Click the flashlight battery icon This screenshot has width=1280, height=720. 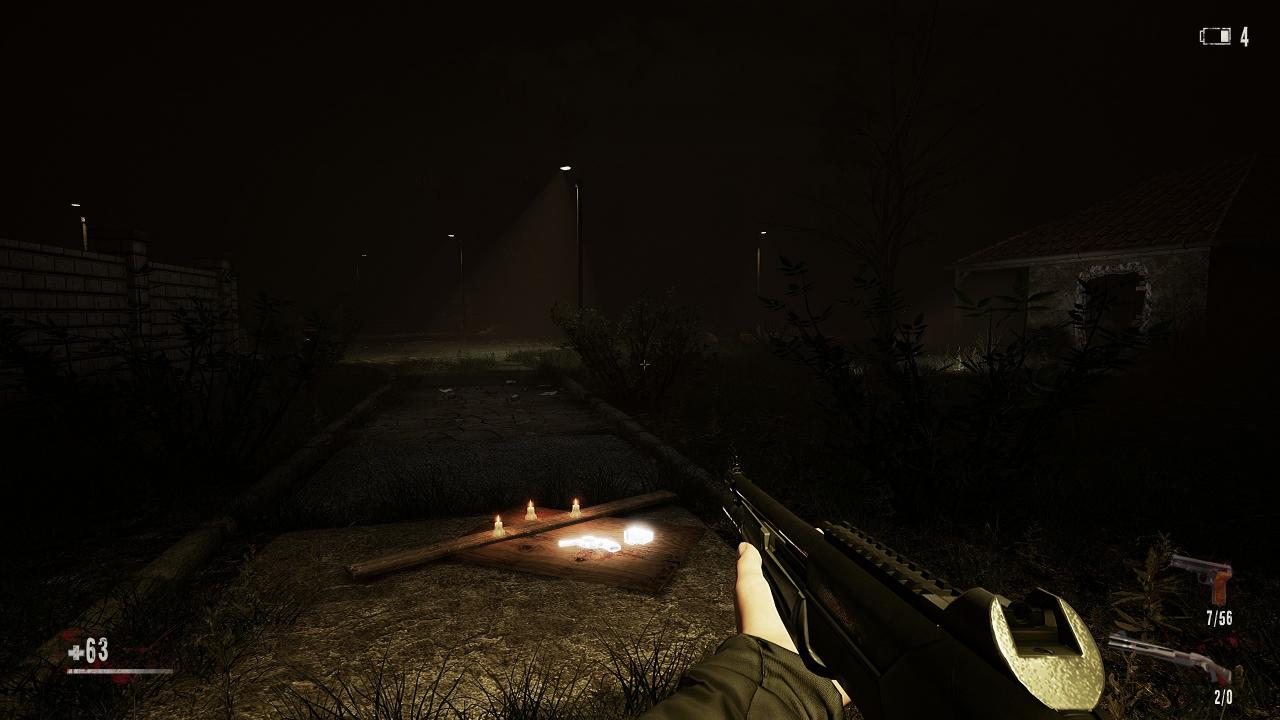(1215, 37)
